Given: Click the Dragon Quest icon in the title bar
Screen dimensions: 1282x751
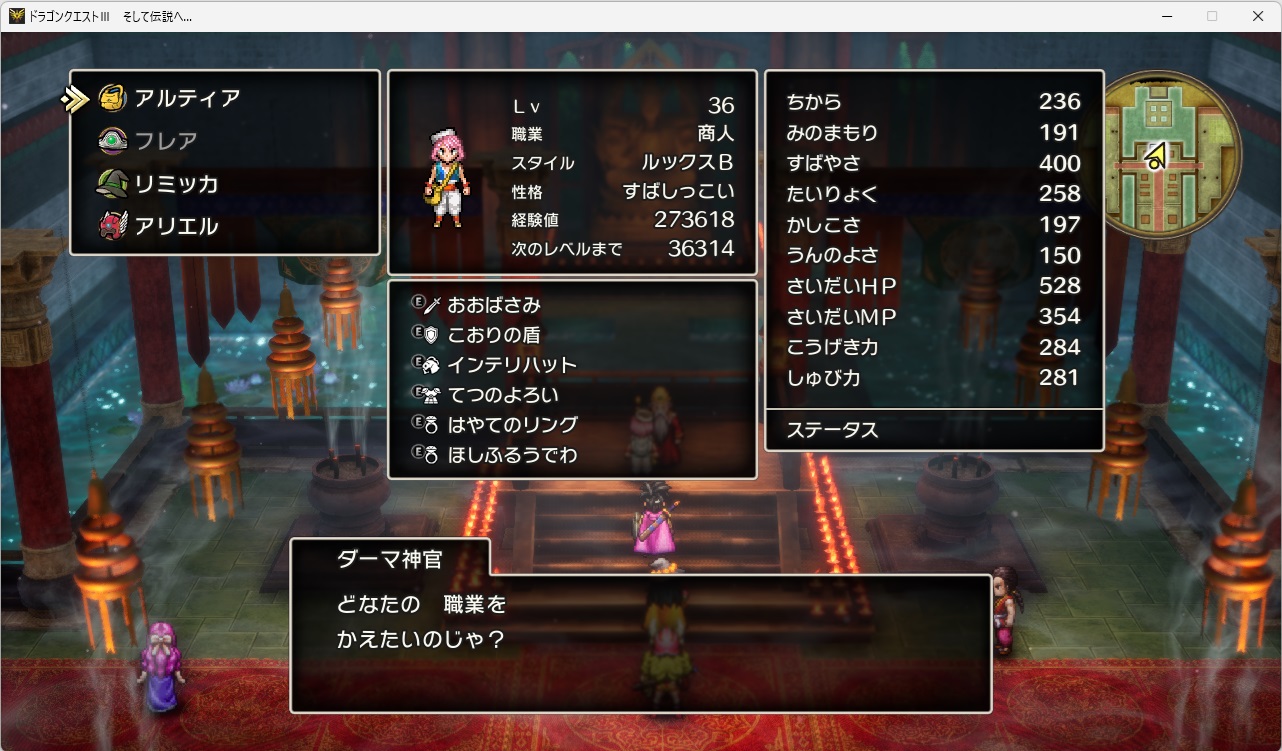Looking at the screenshot, I should coord(16,15).
